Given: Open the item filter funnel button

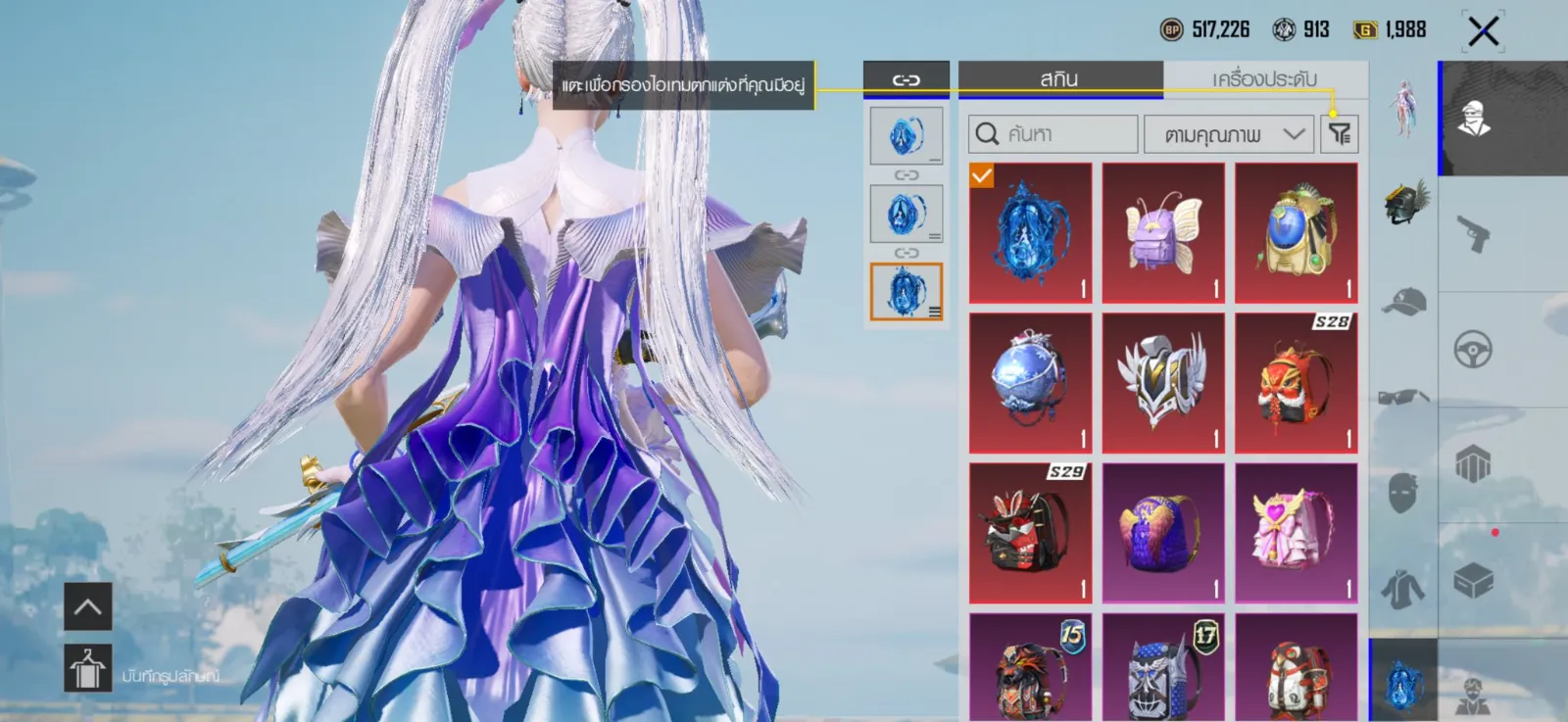Looking at the screenshot, I should tap(1339, 134).
